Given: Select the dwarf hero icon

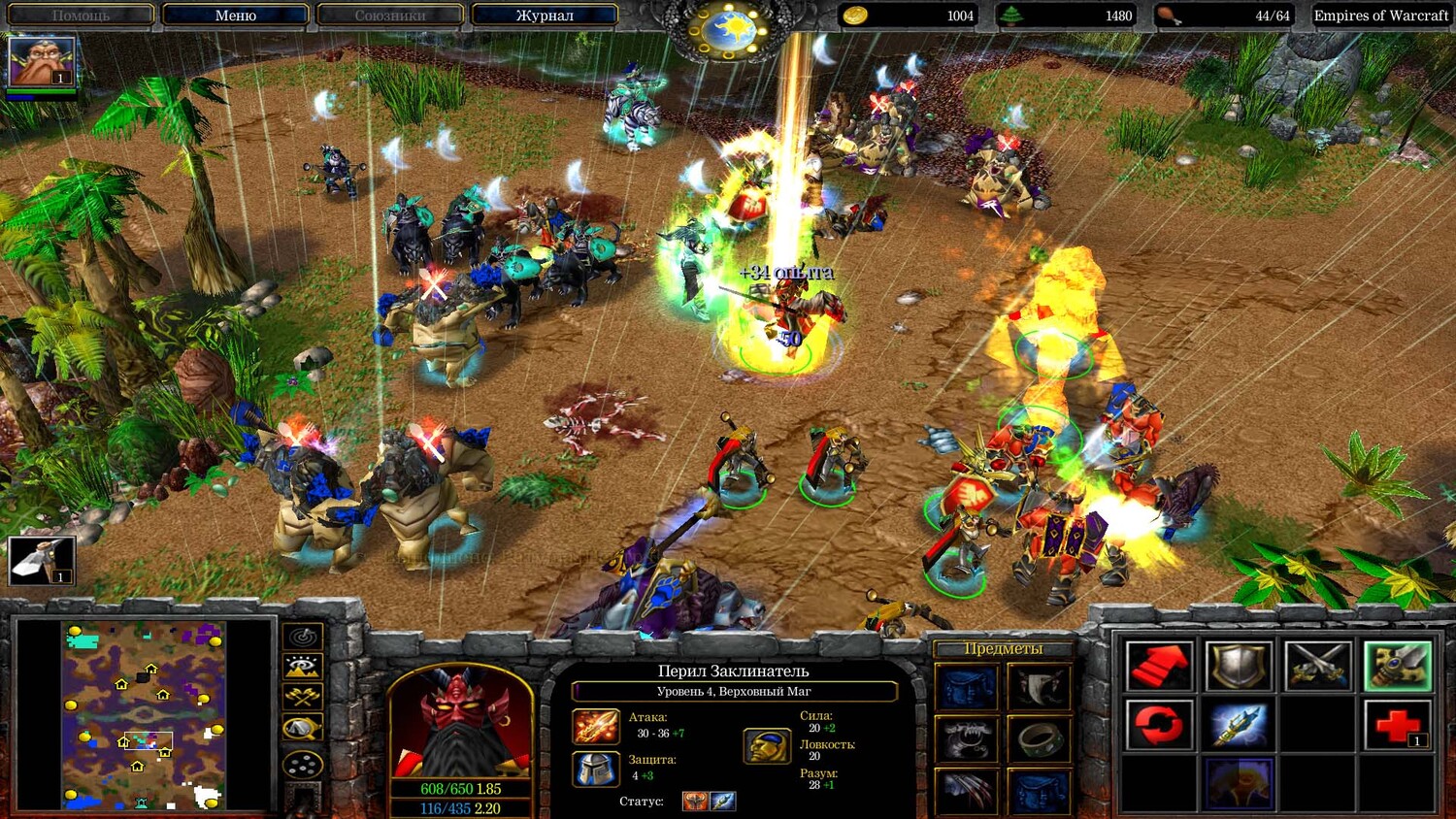Looking at the screenshot, I should click(x=41, y=61).
